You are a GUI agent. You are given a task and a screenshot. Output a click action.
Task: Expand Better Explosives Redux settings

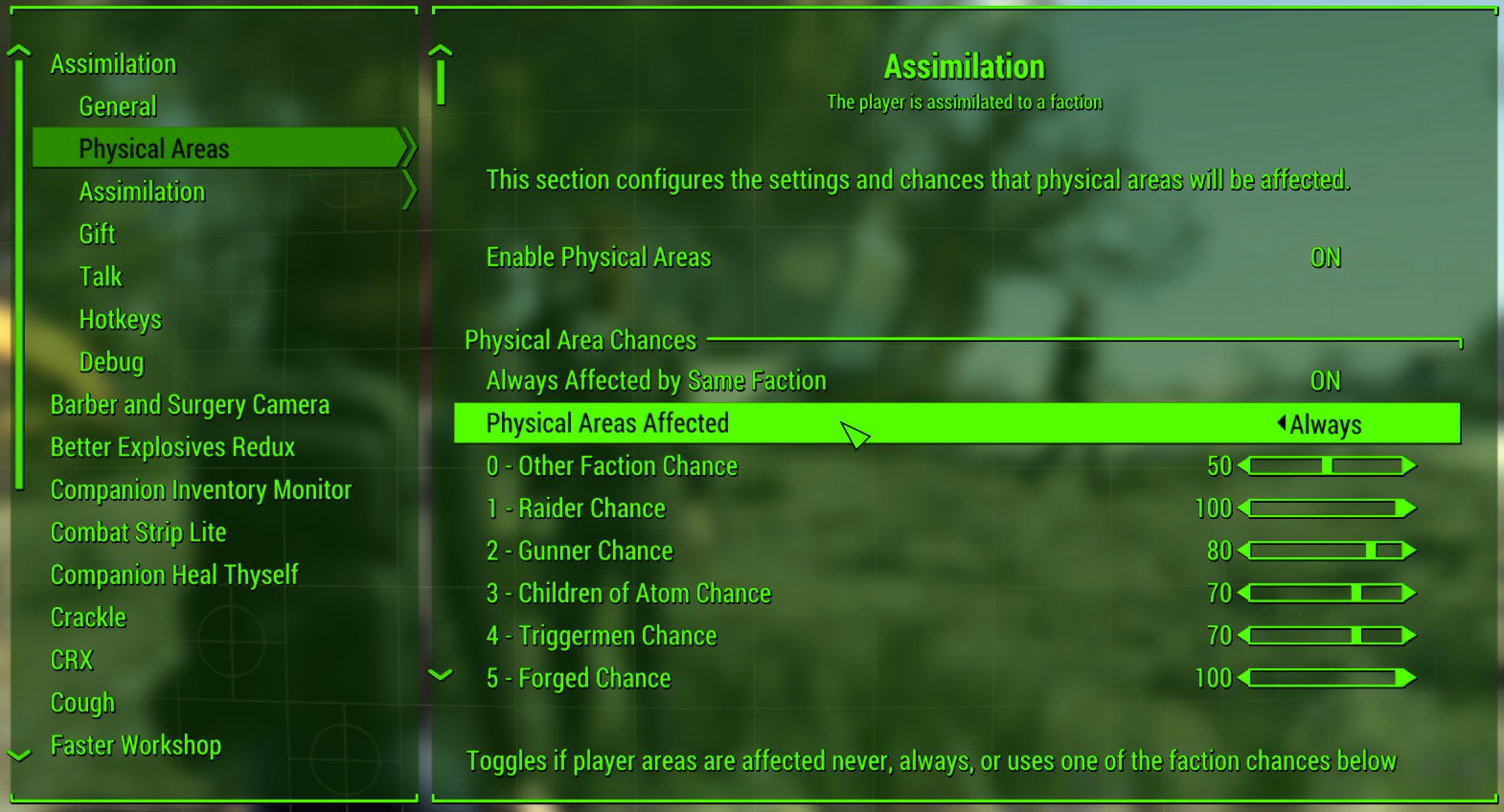click(172, 446)
